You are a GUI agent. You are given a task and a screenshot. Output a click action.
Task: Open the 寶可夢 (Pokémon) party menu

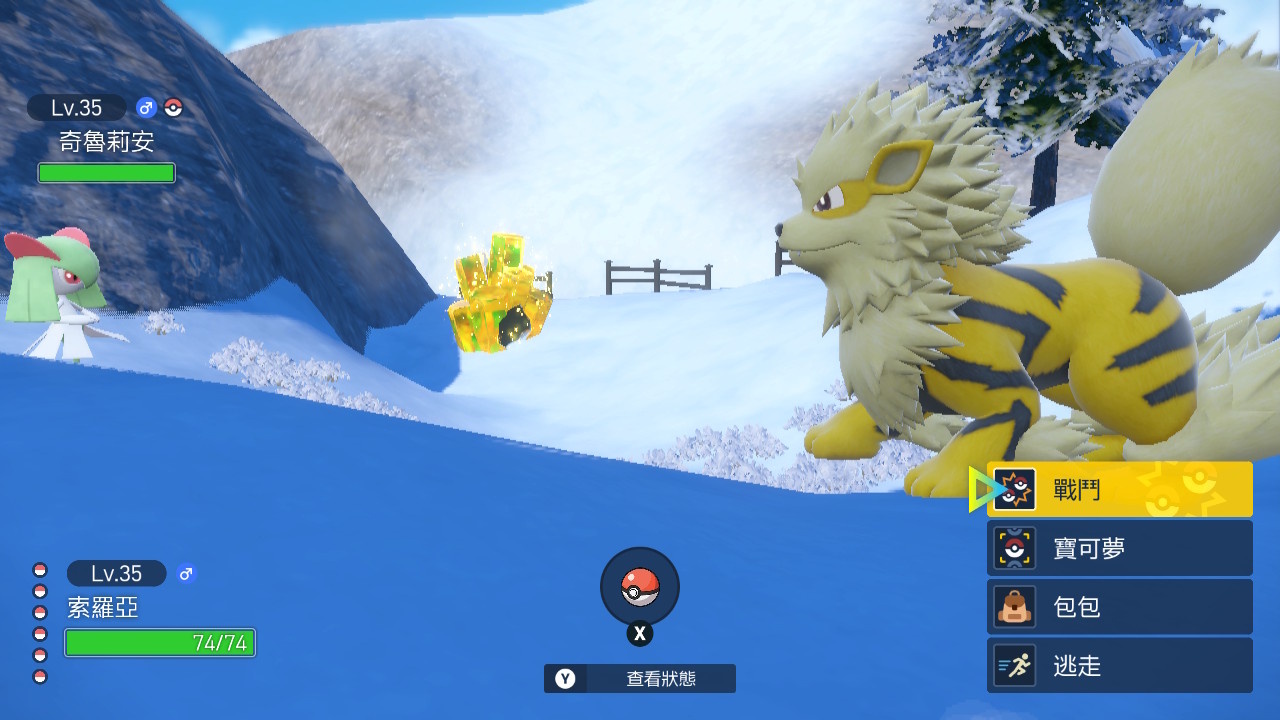(x=1120, y=548)
